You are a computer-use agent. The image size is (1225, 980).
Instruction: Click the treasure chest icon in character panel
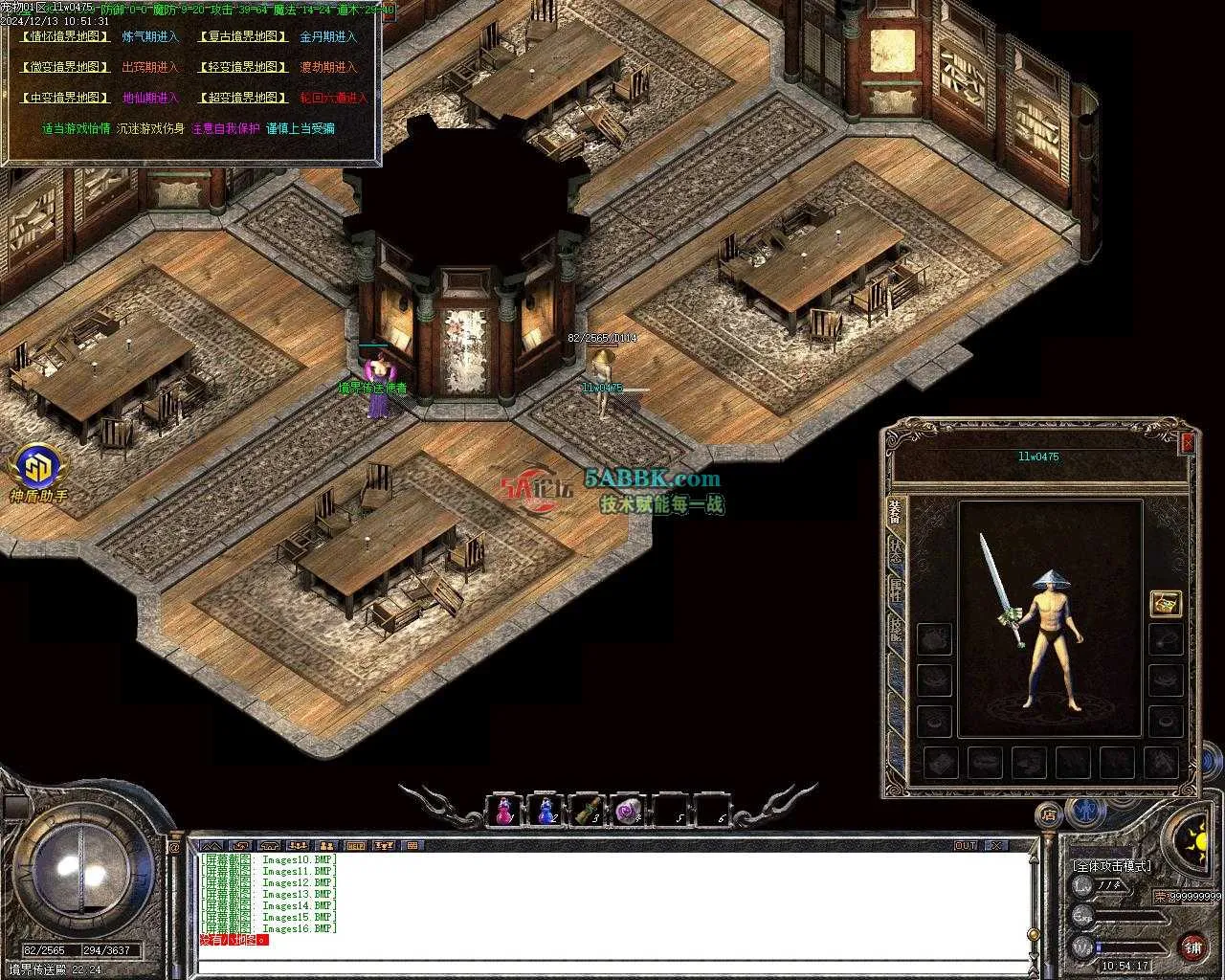click(1165, 603)
